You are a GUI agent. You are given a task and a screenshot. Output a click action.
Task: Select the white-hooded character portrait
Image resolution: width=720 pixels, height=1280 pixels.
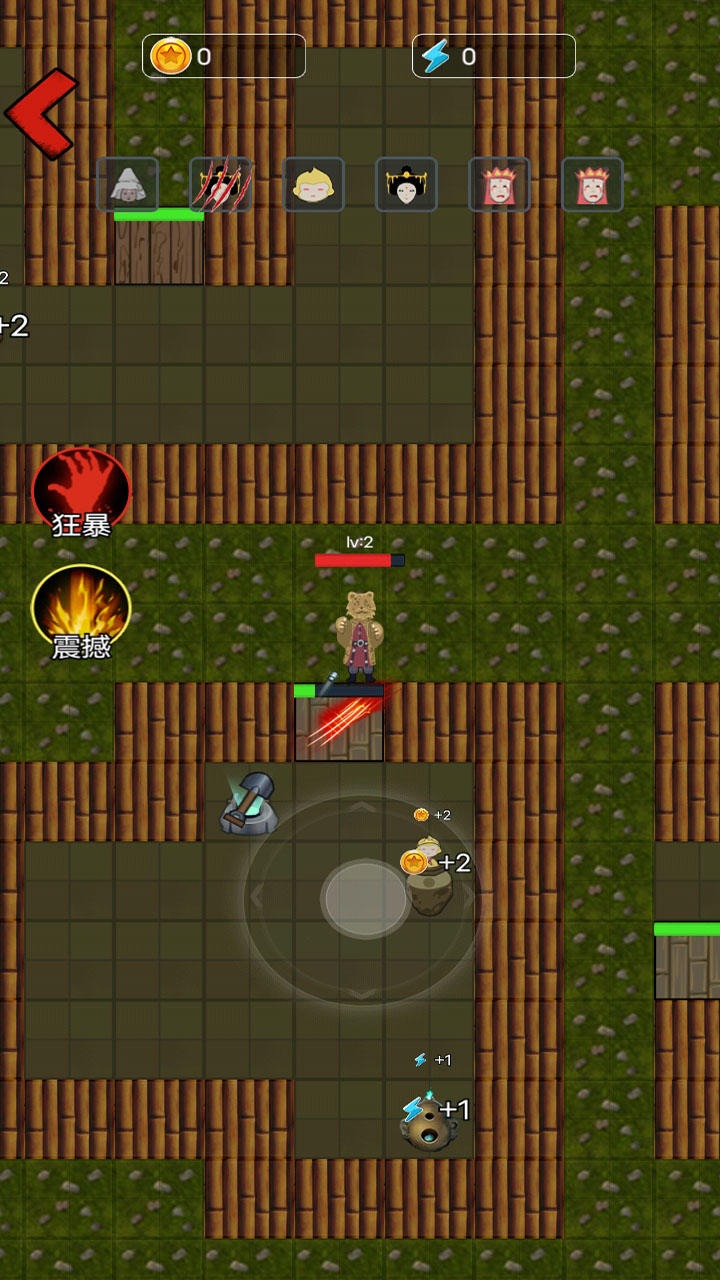tap(127, 185)
